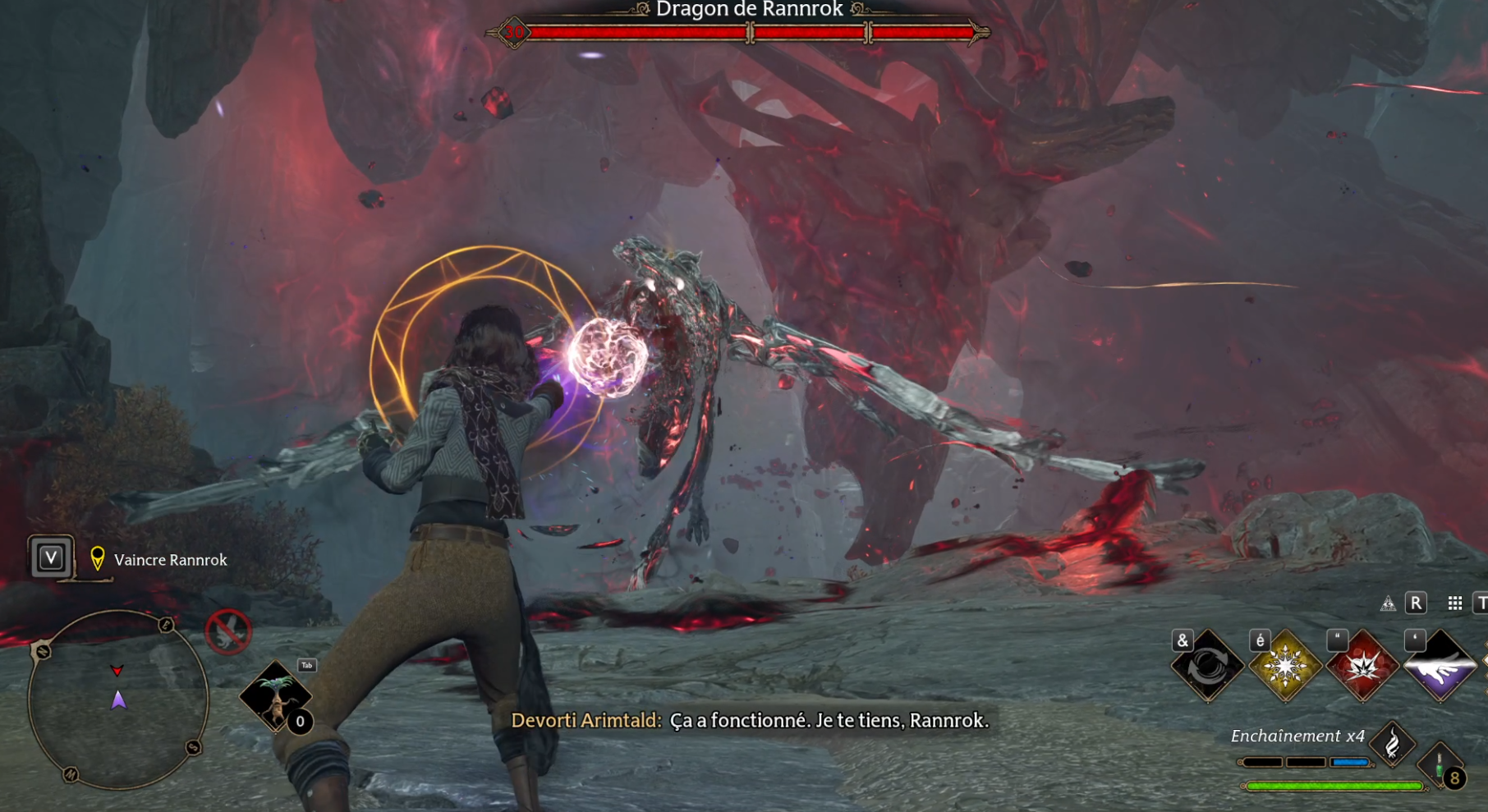This screenshot has height=812, width=1488.
Task: Click the Vaincre Rannrok quest objective
Action: (x=171, y=560)
